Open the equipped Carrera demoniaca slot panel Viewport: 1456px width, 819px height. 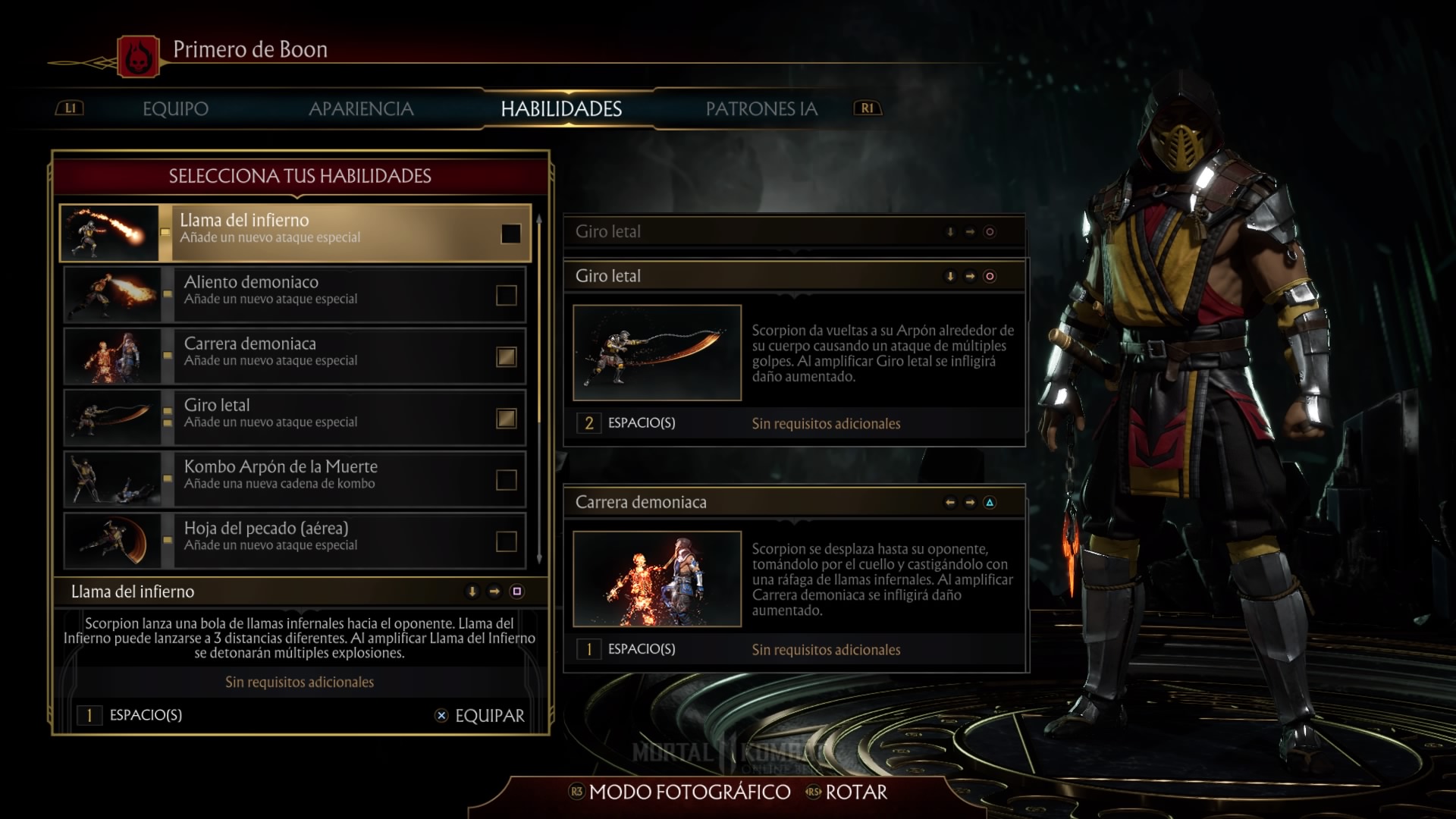click(x=794, y=502)
